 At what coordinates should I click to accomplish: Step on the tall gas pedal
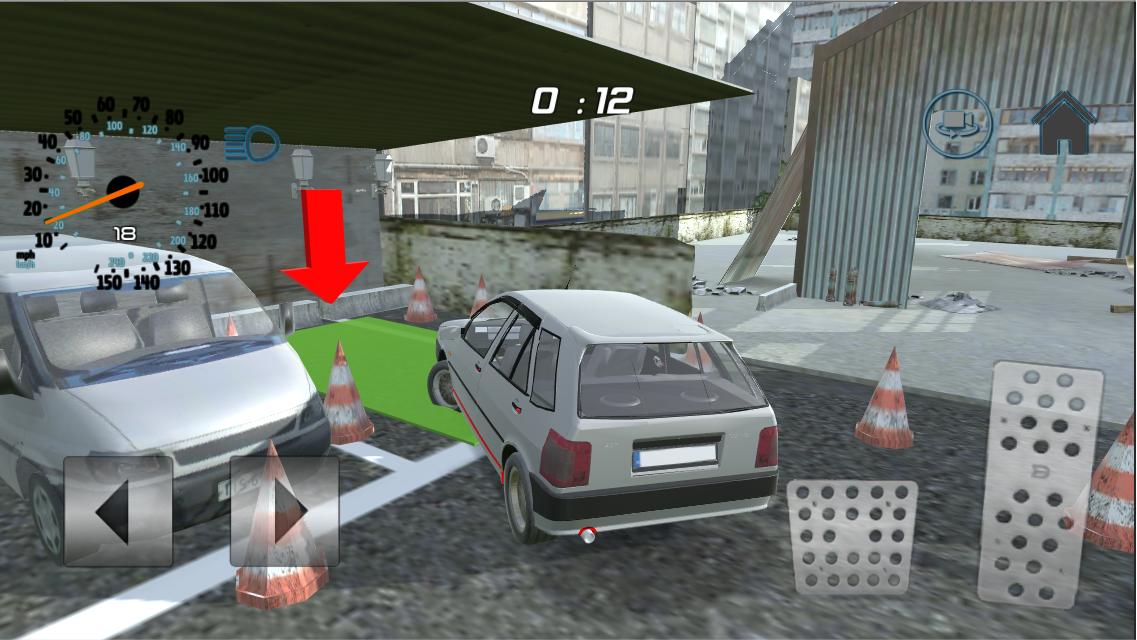pyautogui.click(x=1040, y=485)
